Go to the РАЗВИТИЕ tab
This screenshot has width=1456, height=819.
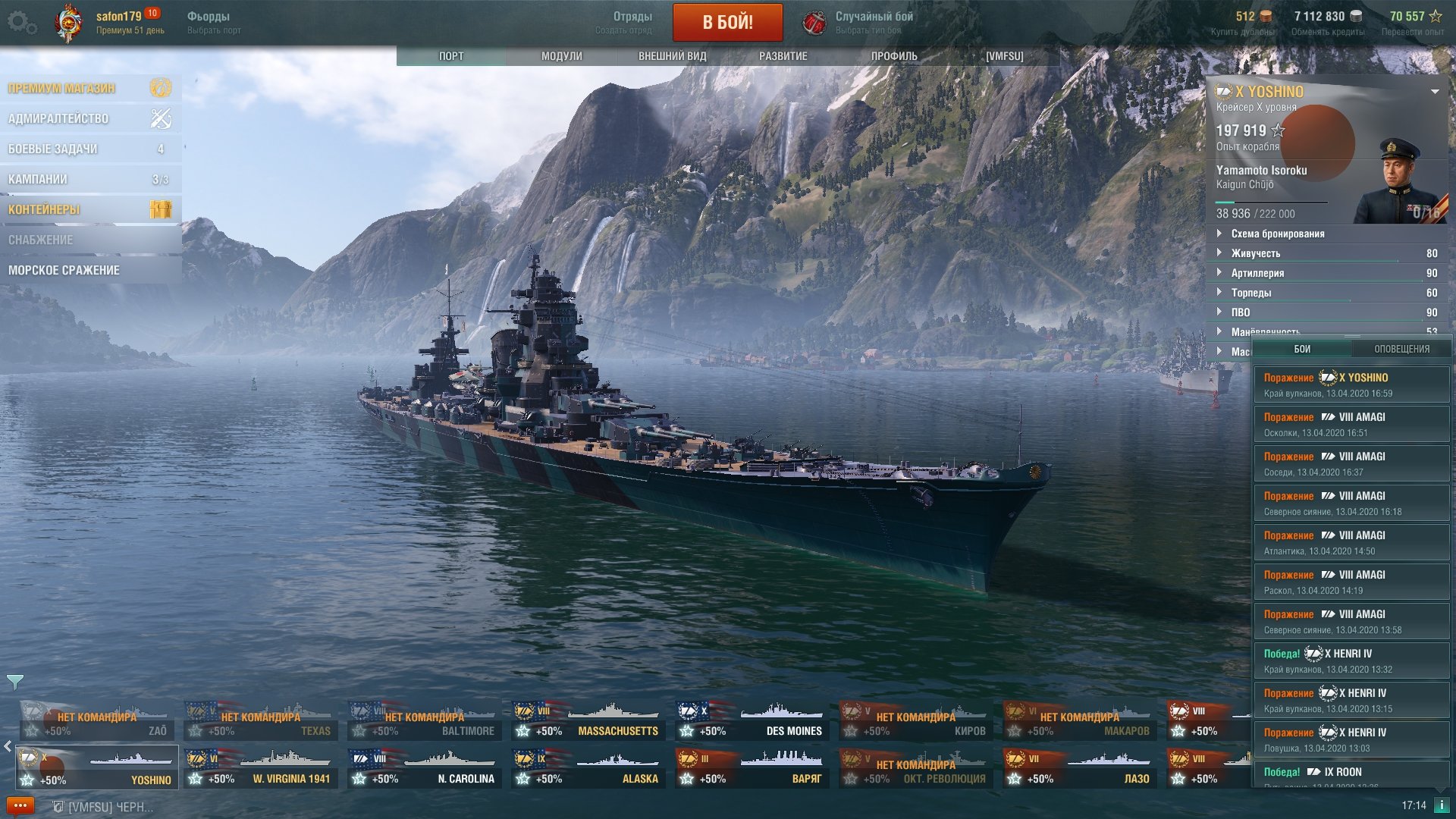[x=783, y=56]
